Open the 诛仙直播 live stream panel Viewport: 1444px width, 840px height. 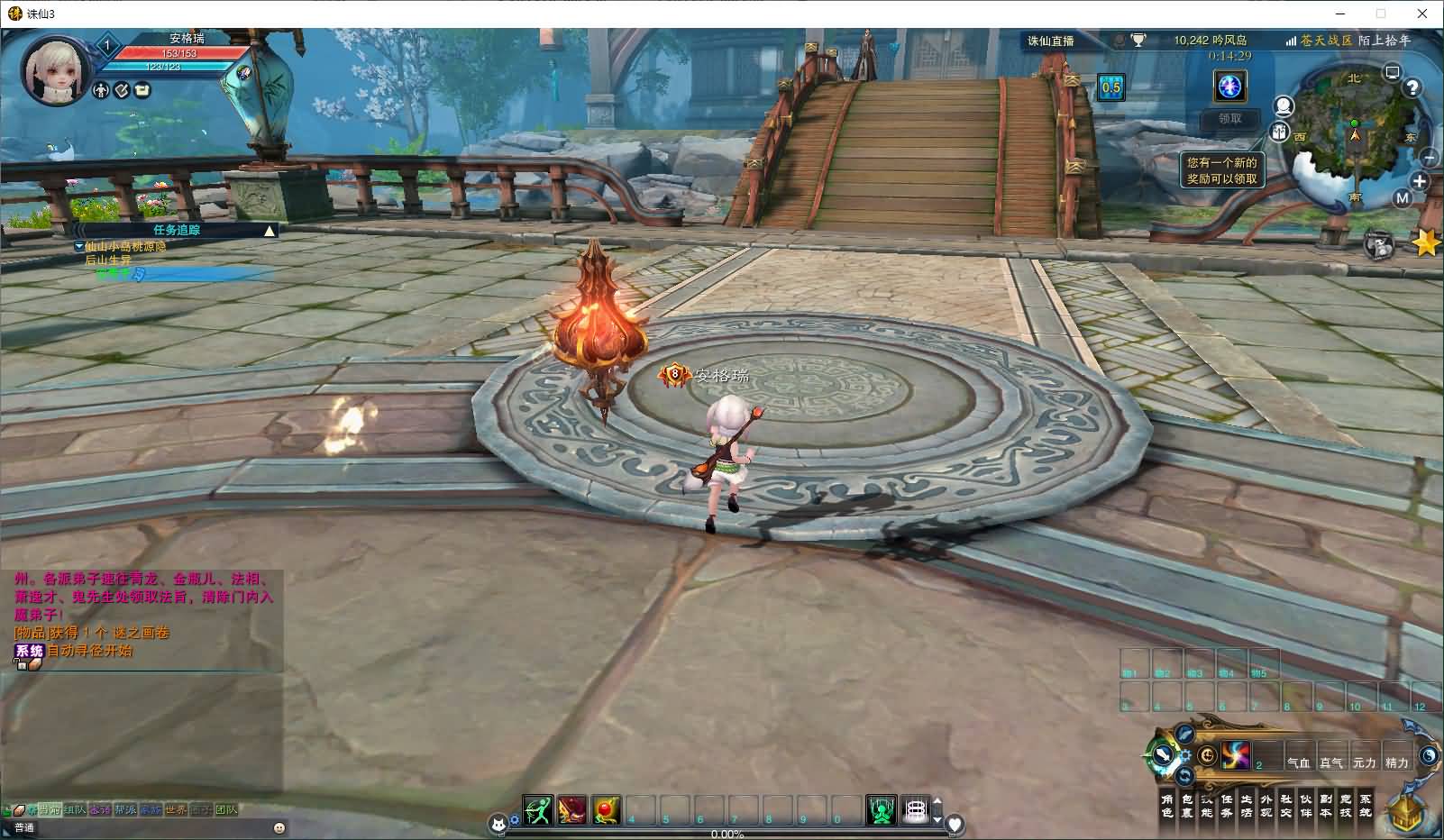coord(1051,41)
